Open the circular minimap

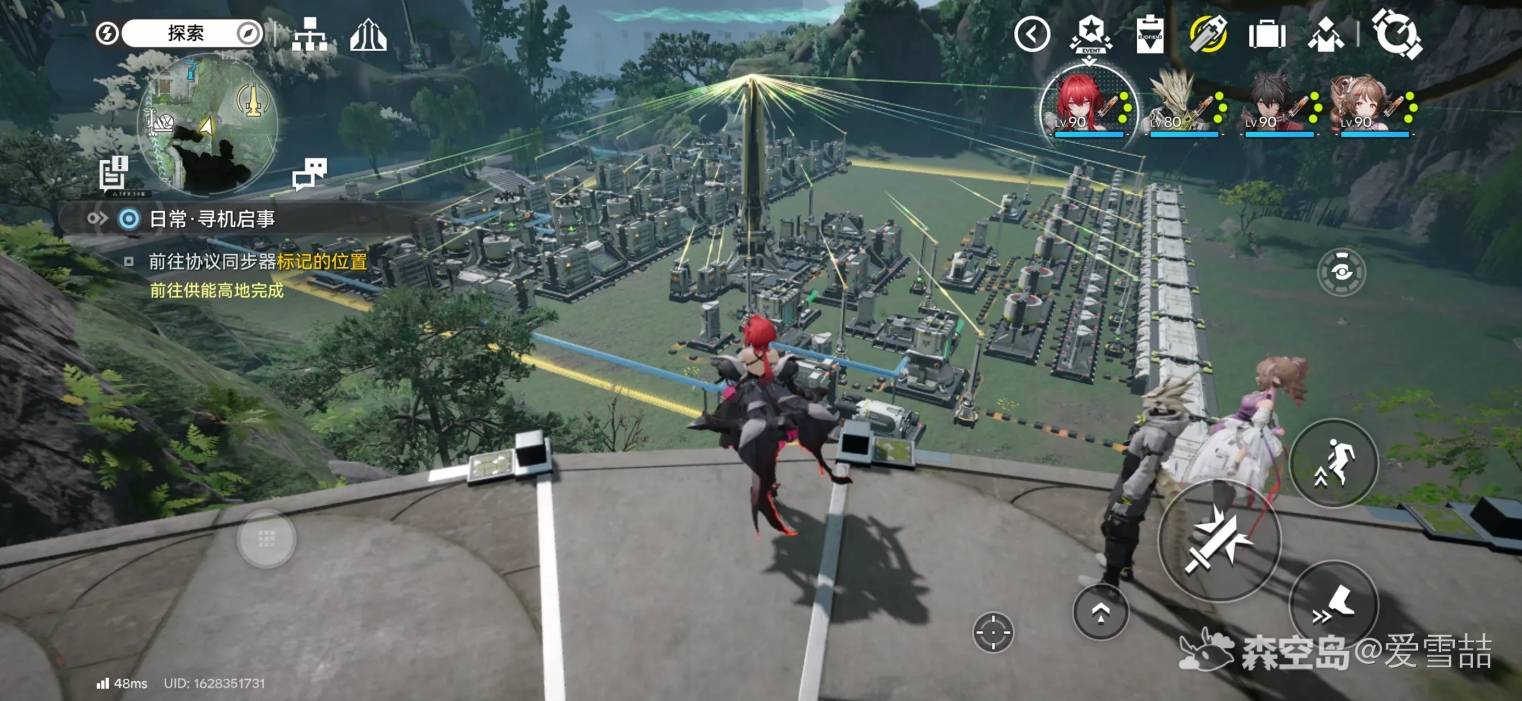[208, 123]
